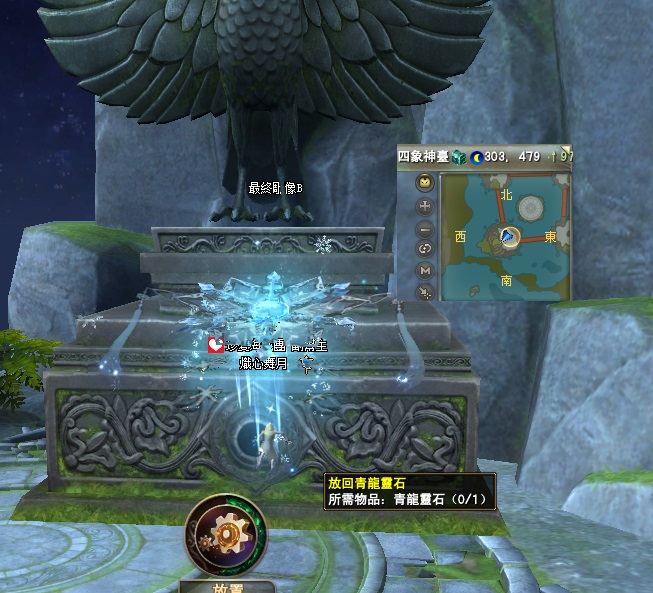Zoom out the minimap with the minus button
The image size is (653, 593).
coord(425,228)
